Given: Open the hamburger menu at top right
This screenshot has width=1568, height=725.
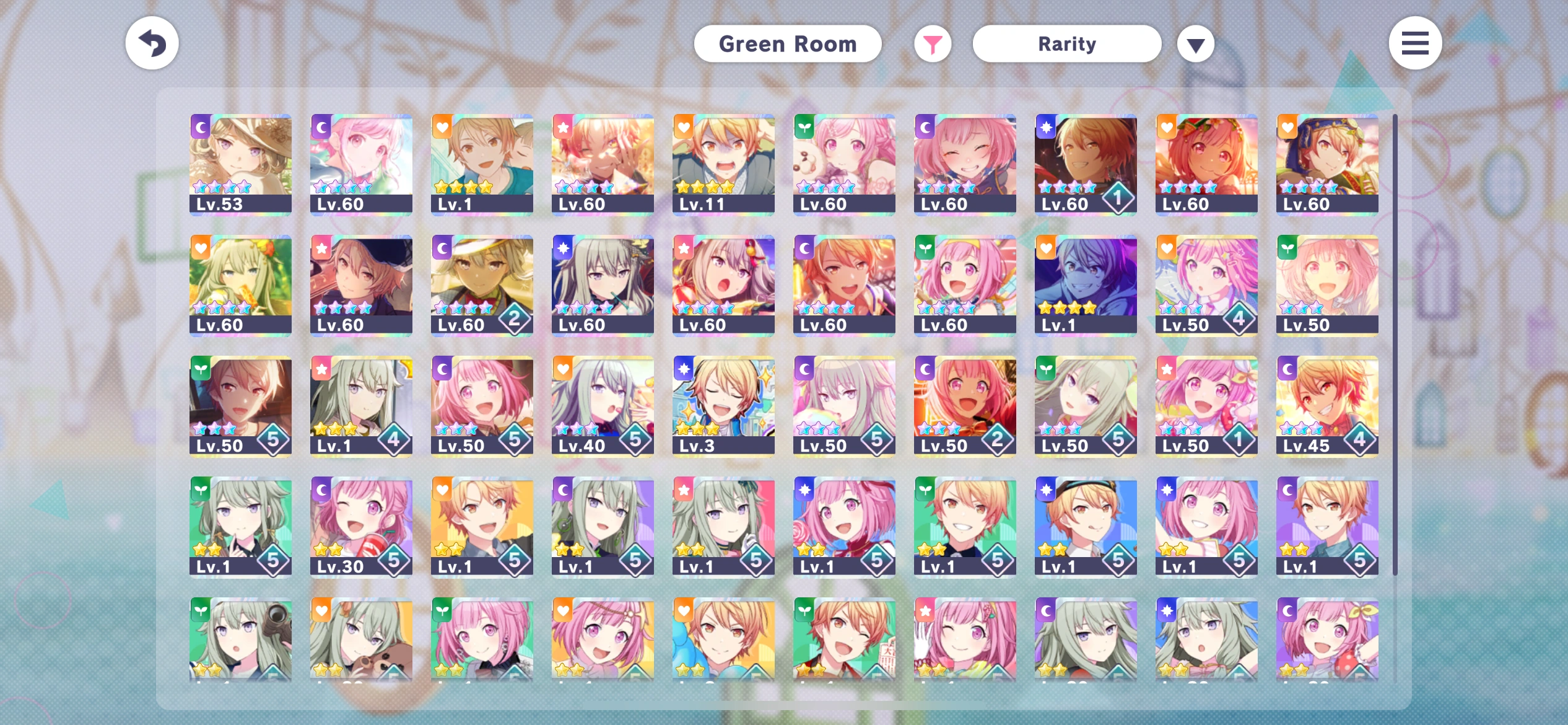Looking at the screenshot, I should pos(1415,42).
